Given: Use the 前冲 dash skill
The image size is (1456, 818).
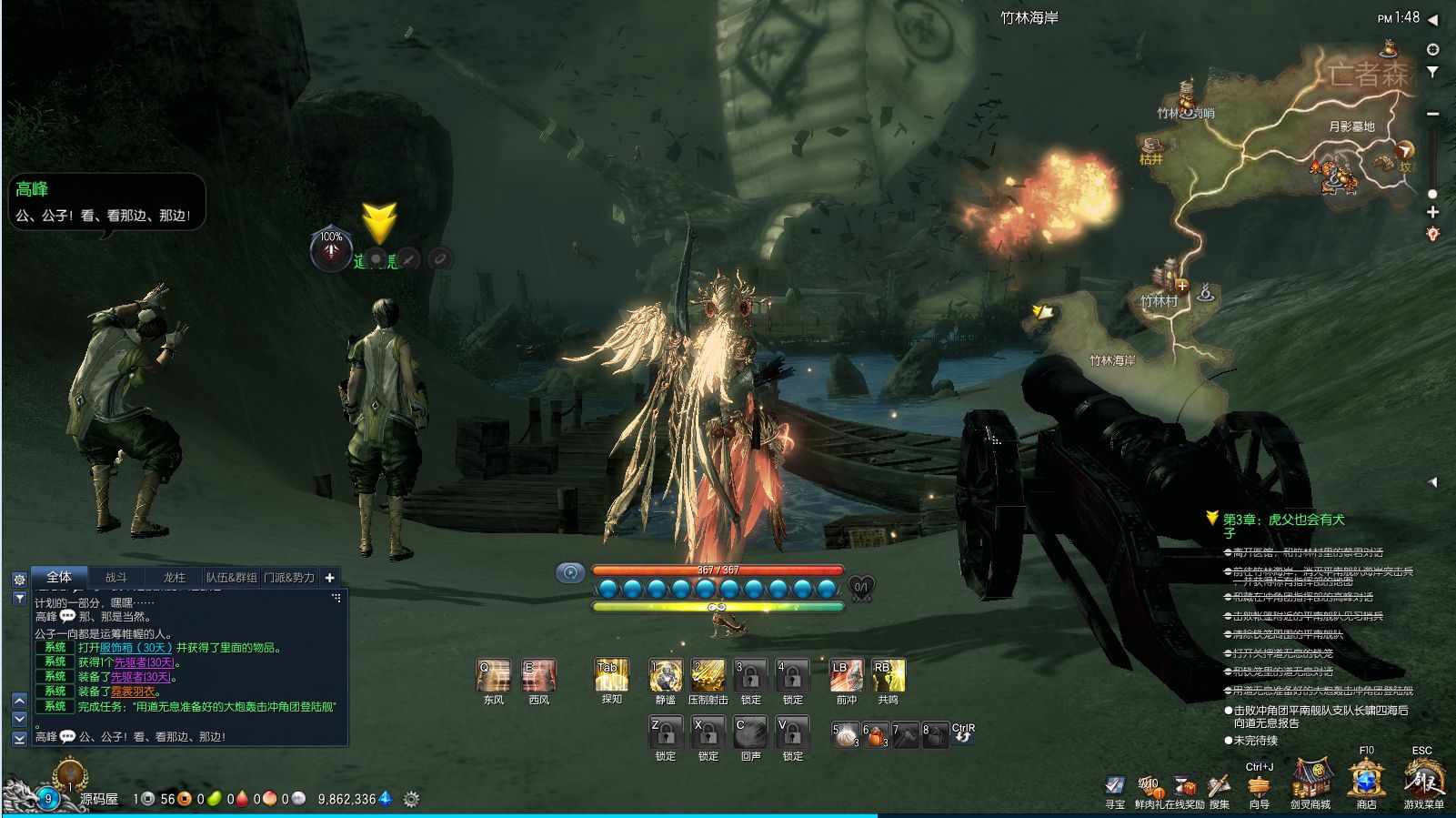Looking at the screenshot, I should click(x=846, y=676).
